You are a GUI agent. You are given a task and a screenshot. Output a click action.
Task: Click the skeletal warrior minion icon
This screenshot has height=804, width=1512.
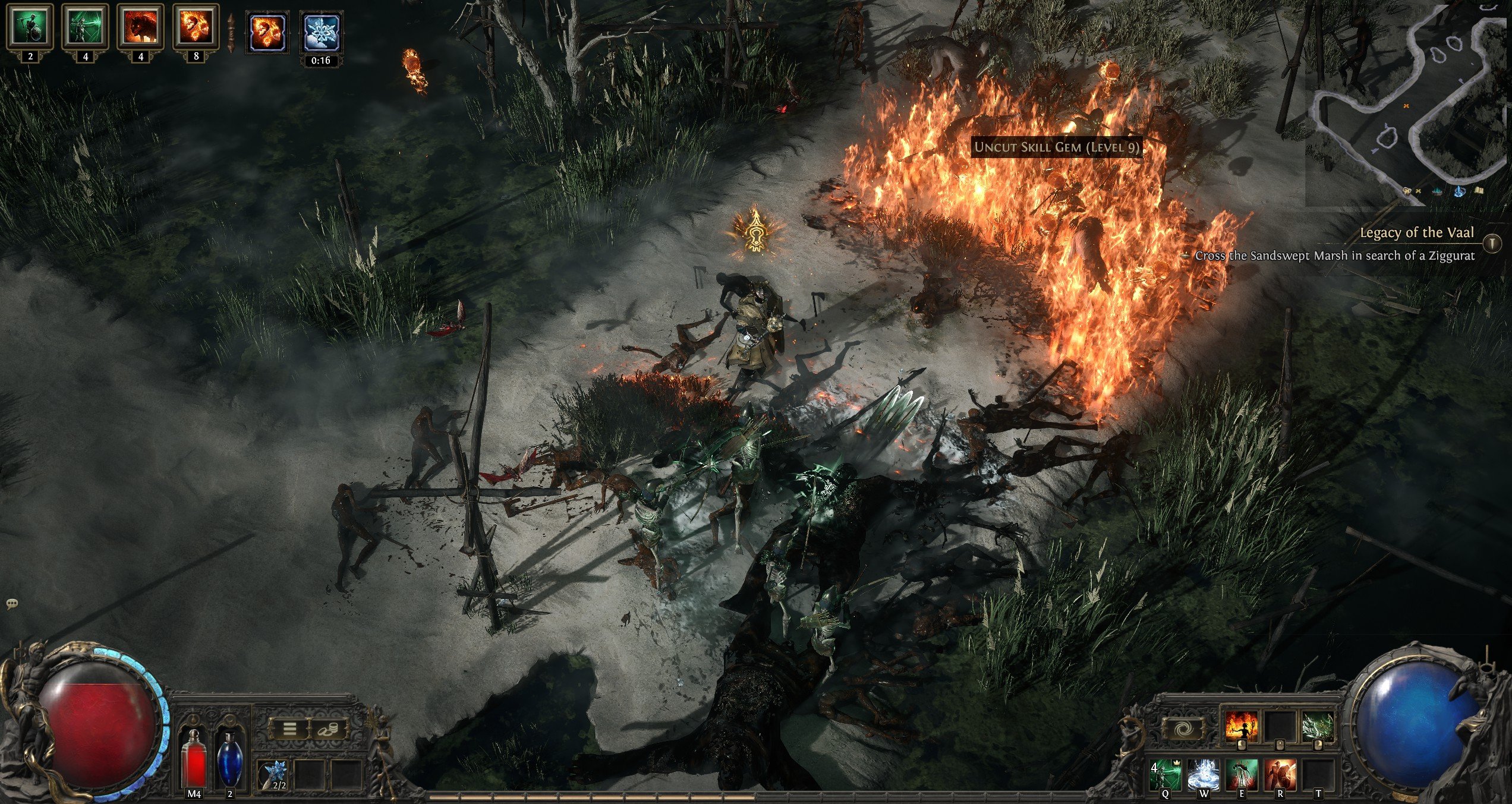30,26
